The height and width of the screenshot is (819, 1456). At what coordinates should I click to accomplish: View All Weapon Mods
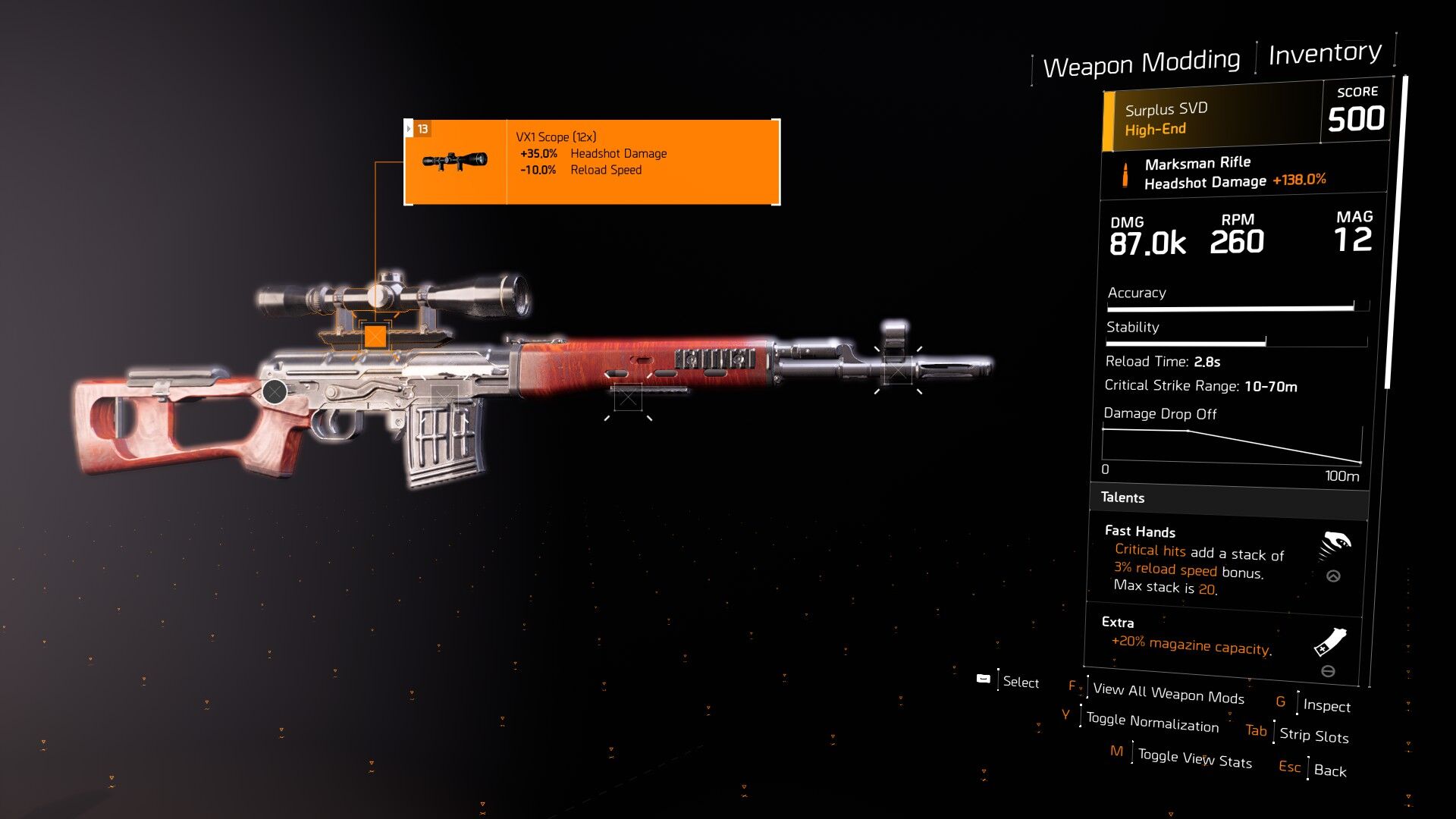click(1168, 693)
